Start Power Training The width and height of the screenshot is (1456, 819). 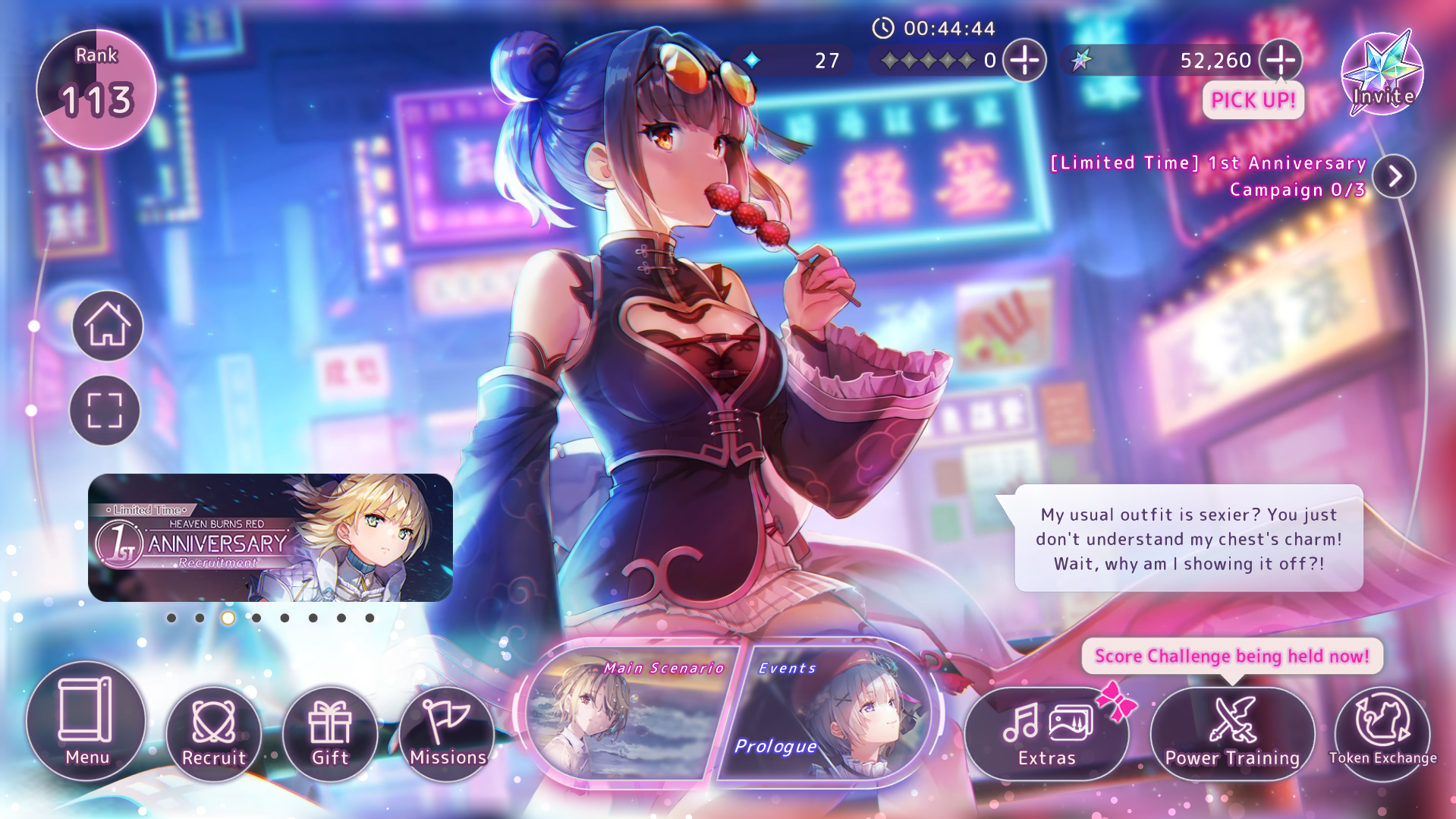coord(1232,733)
